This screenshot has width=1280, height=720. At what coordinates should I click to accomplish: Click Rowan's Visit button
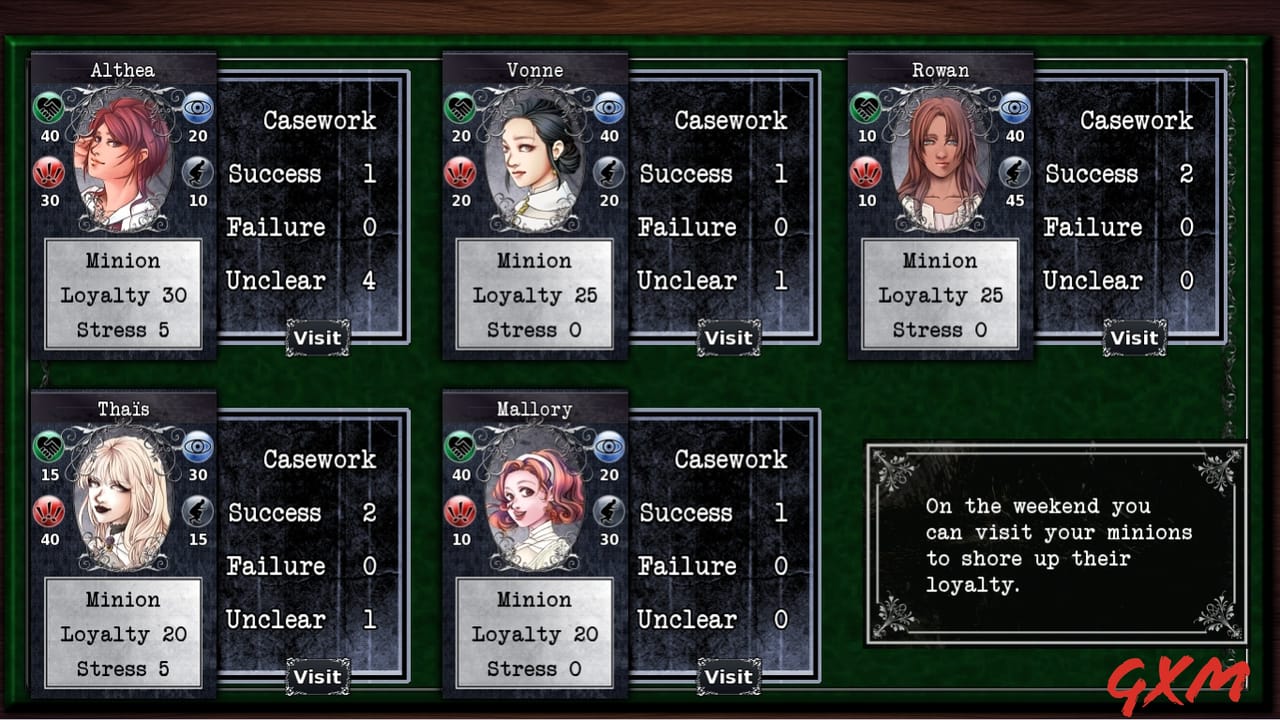[x=1135, y=338]
